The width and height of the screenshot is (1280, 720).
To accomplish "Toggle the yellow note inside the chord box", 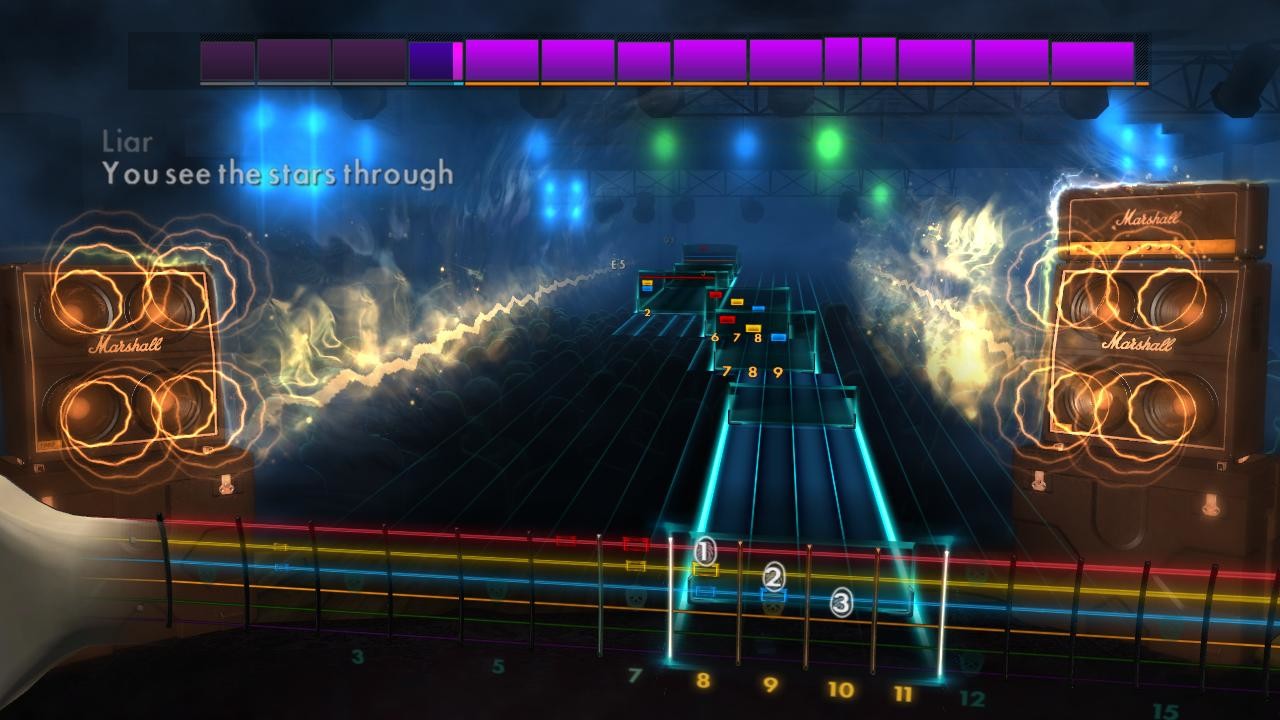I will point(646,282).
